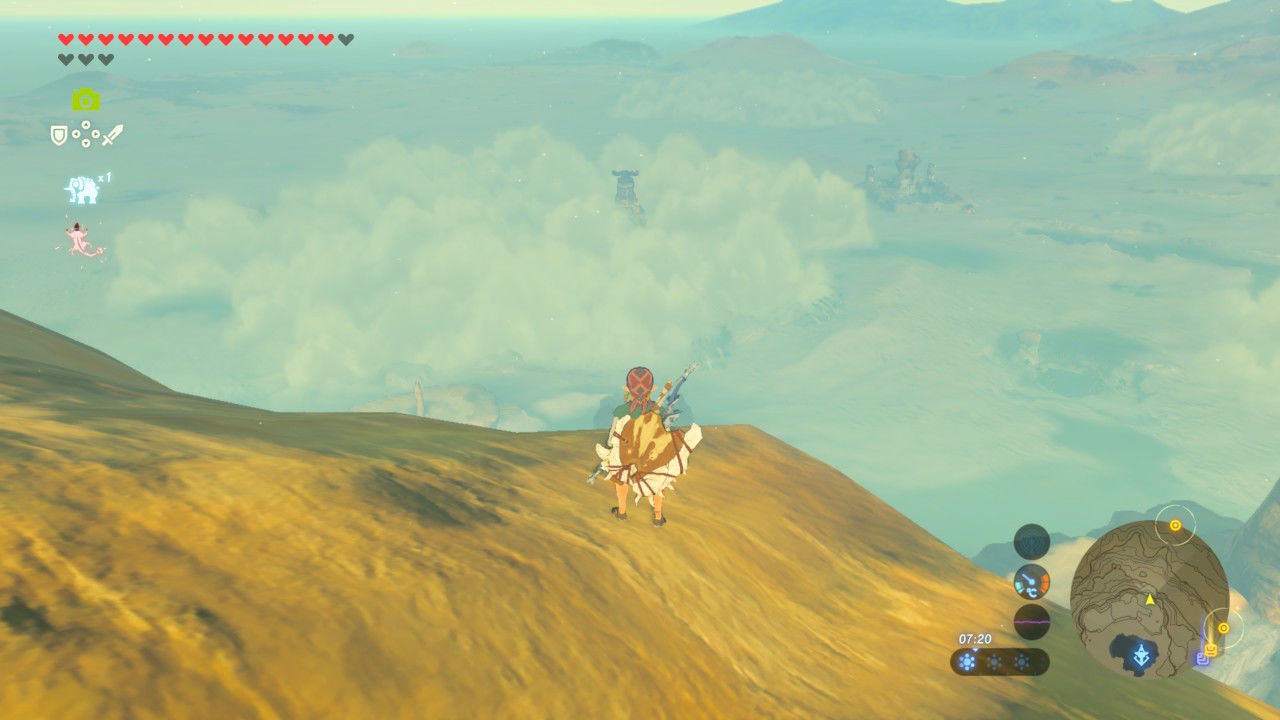Check the temperature gauge dial
This screenshot has height=720, width=1280.
point(1032,581)
